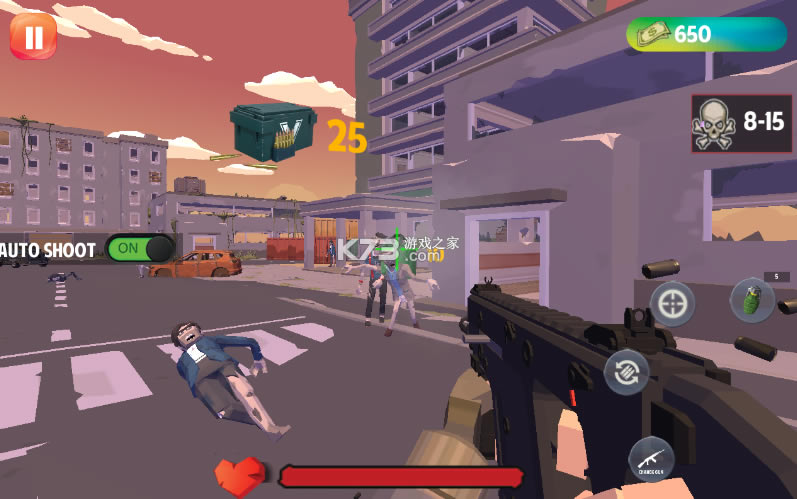Pause the game with the red button
The height and width of the screenshot is (499, 797).
pyautogui.click(x=33, y=36)
